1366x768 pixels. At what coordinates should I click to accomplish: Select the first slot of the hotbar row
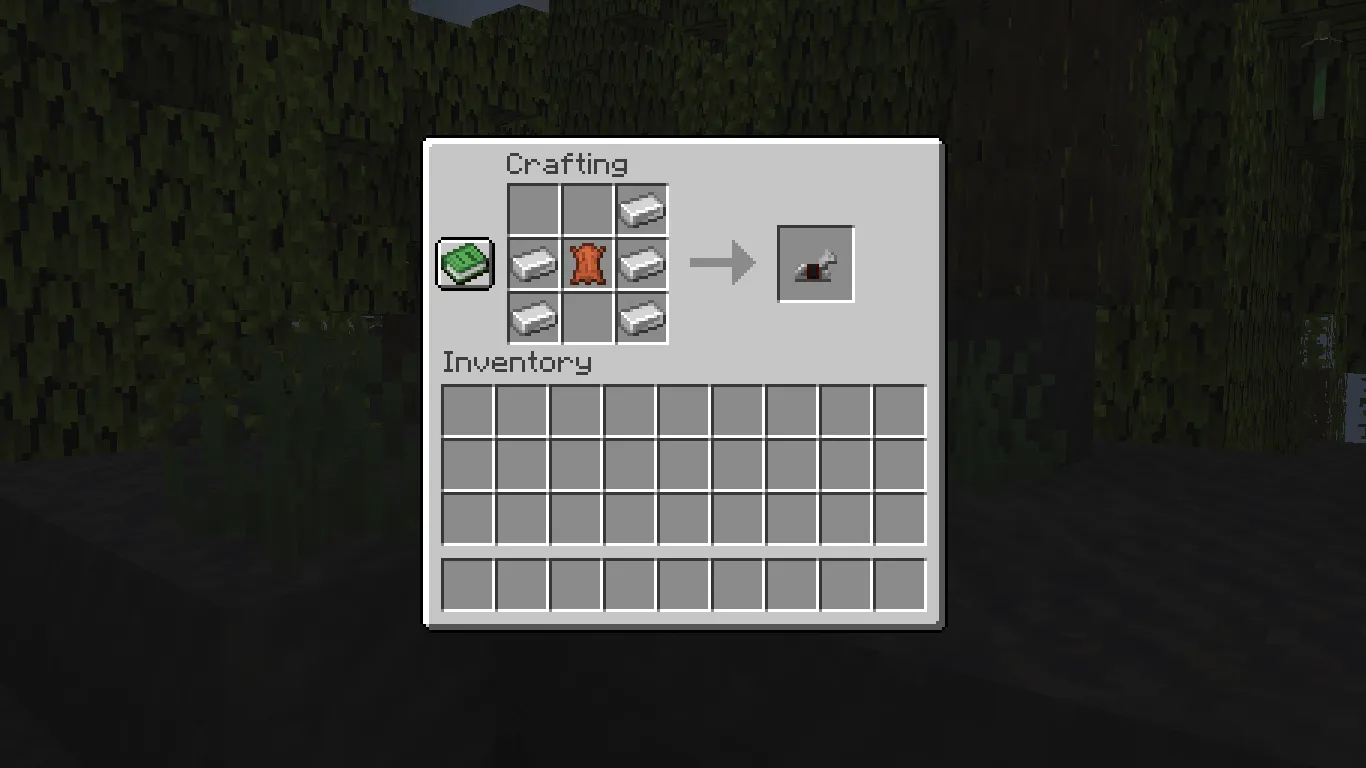[465, 586]
